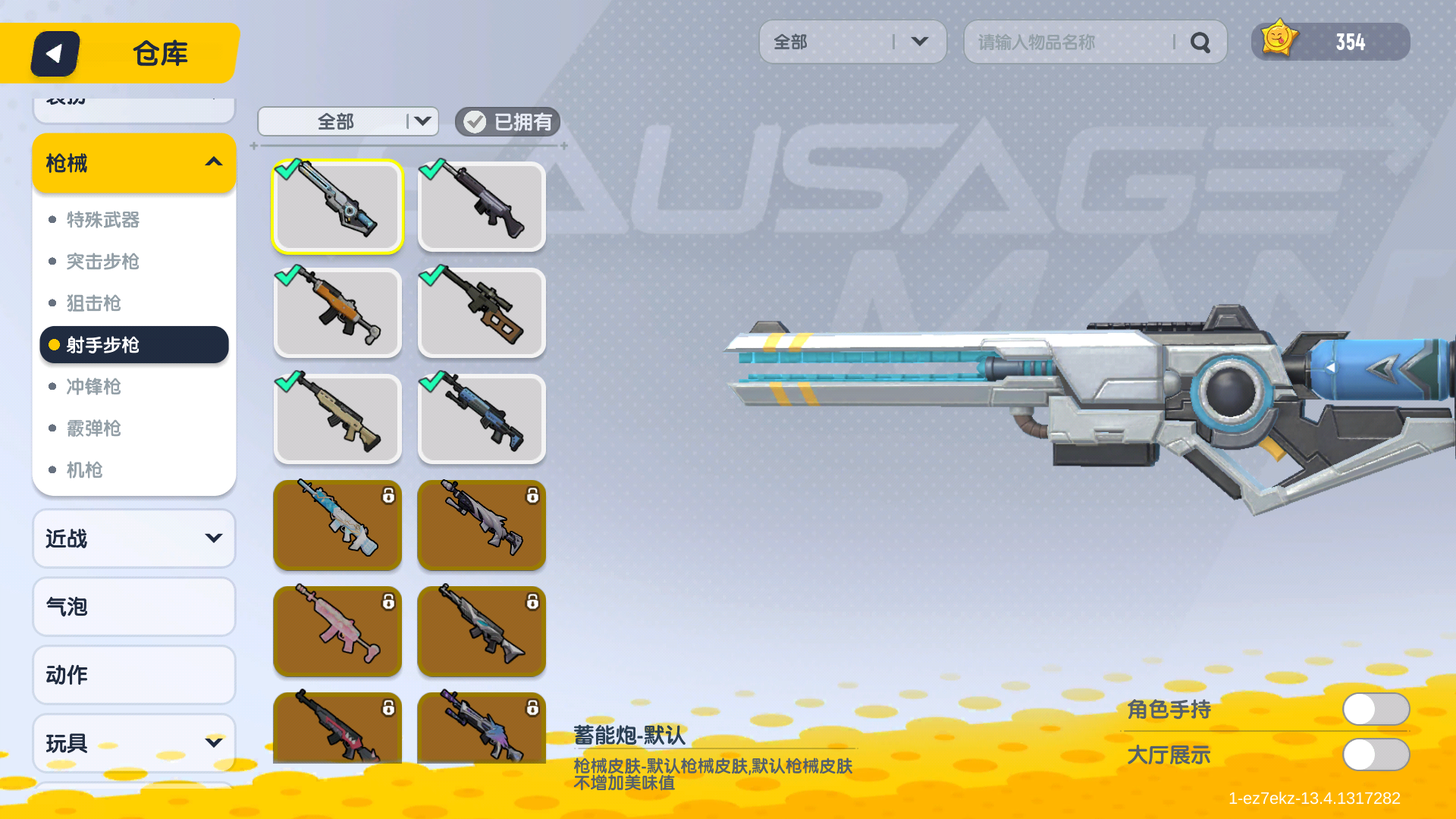Enable the 大厅展示 switch

1376,755
